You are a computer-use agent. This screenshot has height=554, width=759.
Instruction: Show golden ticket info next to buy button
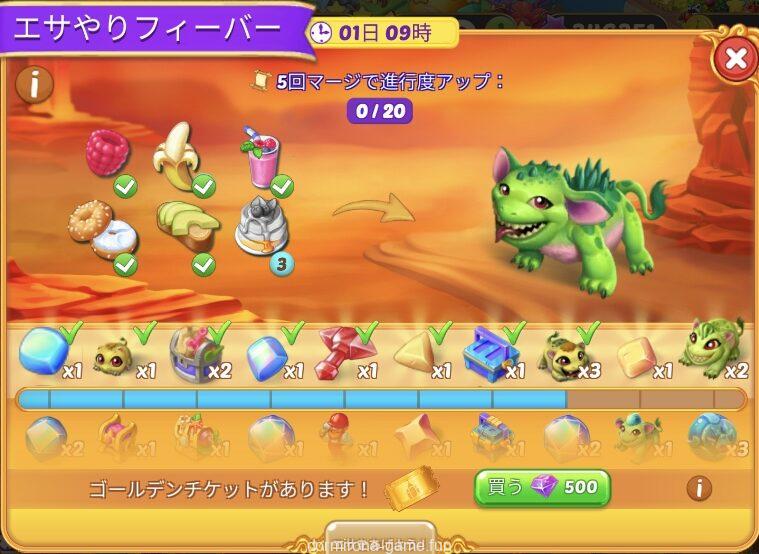699,488
